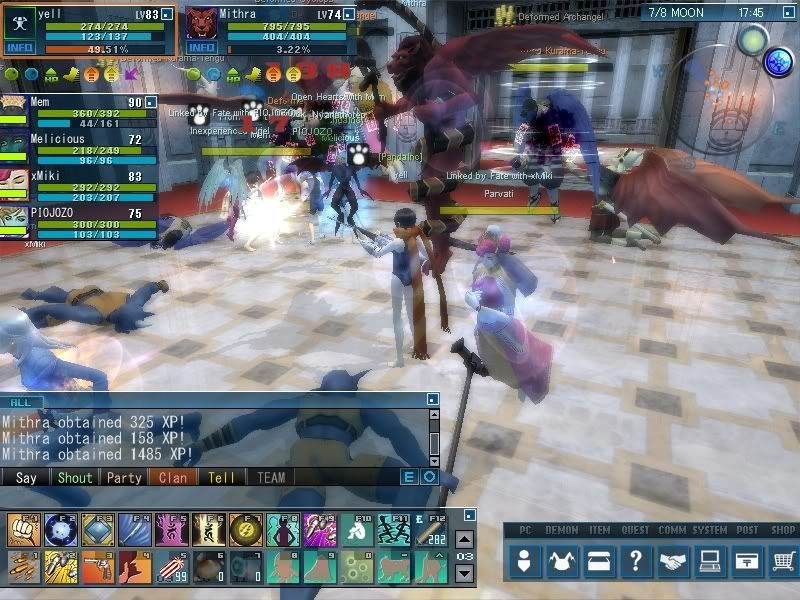
Task: Open the Post mailbox menu
Action: tap(747, 562)
